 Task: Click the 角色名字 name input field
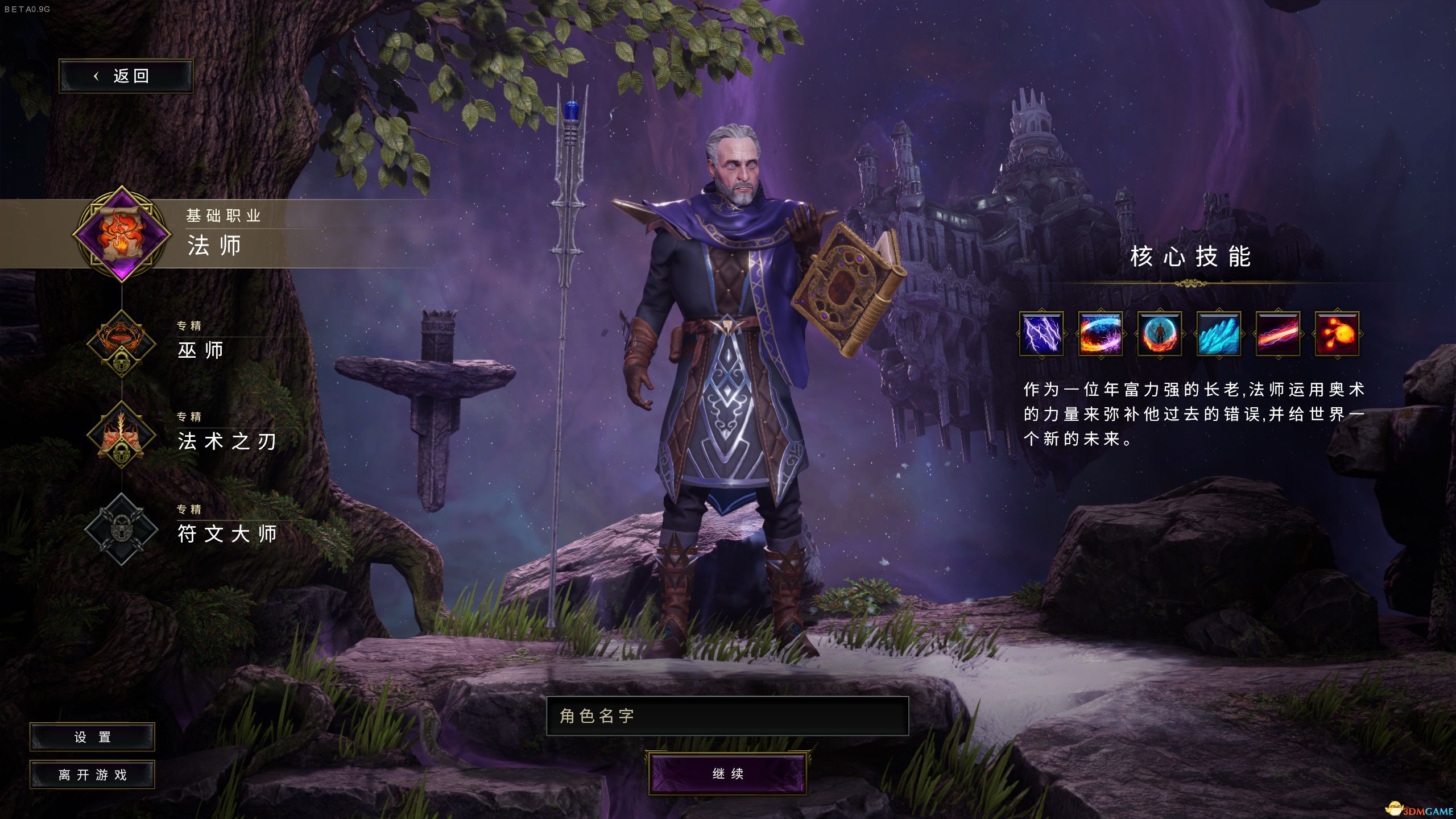pos(727,716)
